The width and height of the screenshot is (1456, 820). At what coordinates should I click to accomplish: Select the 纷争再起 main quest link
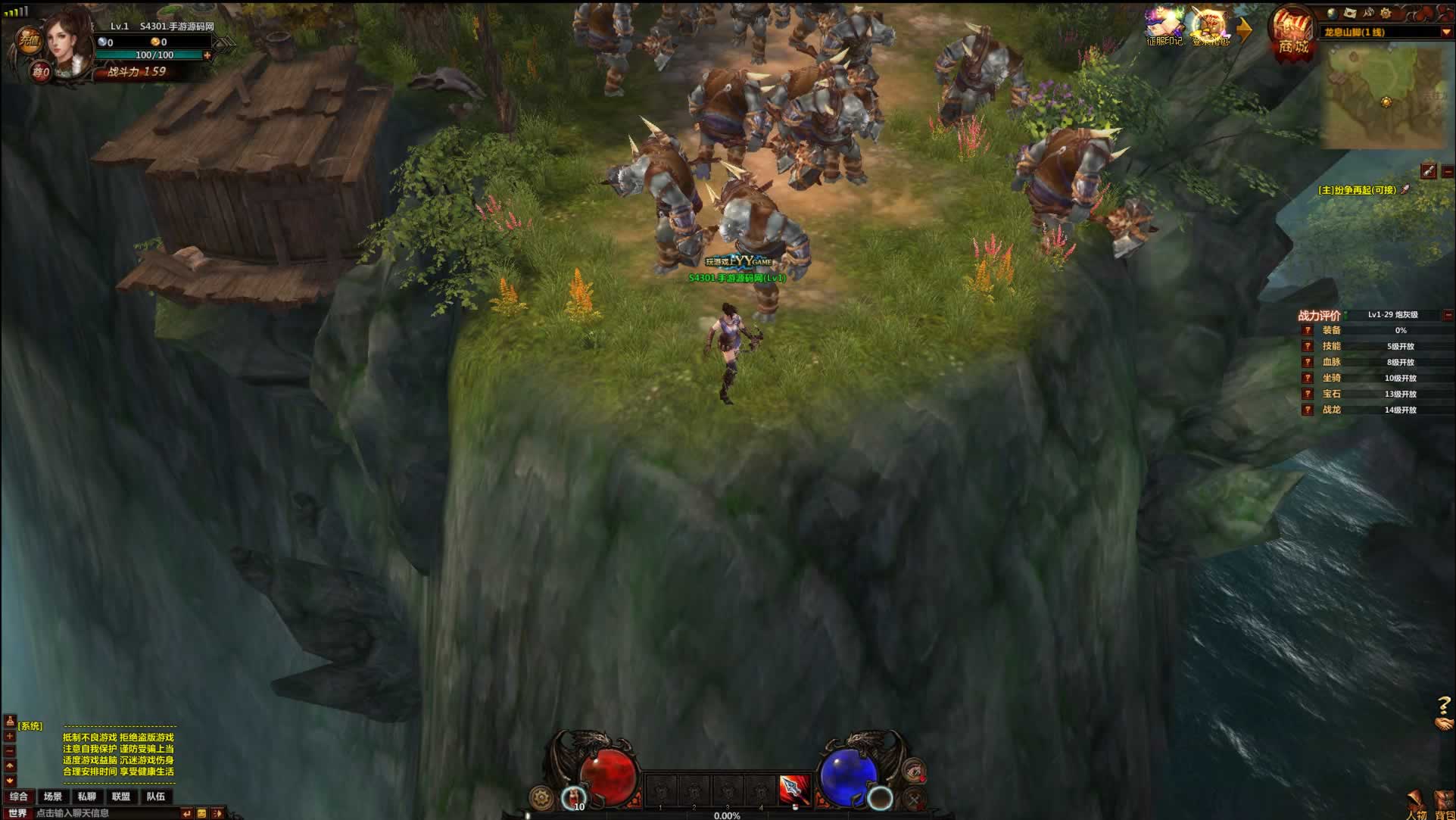coord(1357,190)
